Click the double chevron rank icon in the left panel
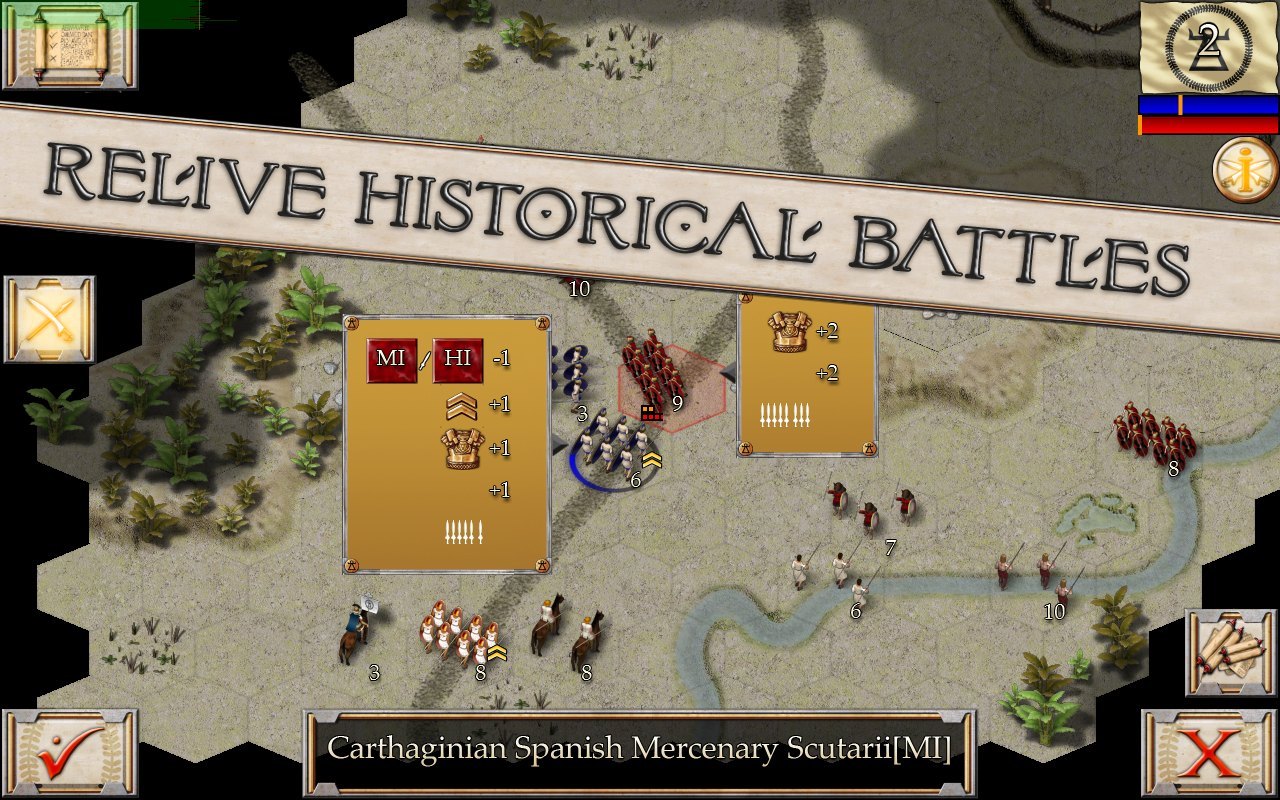This screenshot has height=800, width=1280. coord(460,404)
